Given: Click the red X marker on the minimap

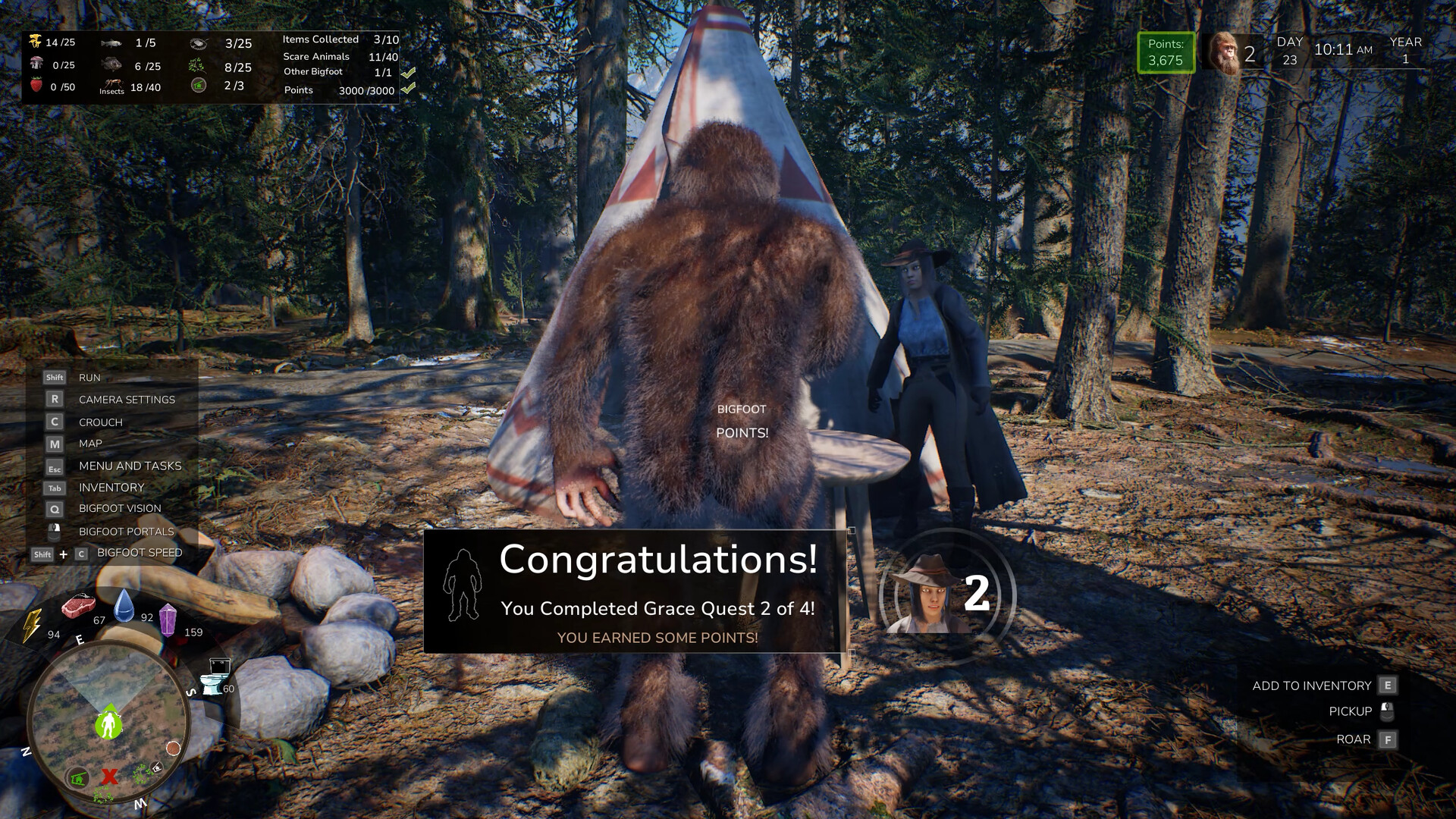Looking at the screenshot, I should [110, 777].
